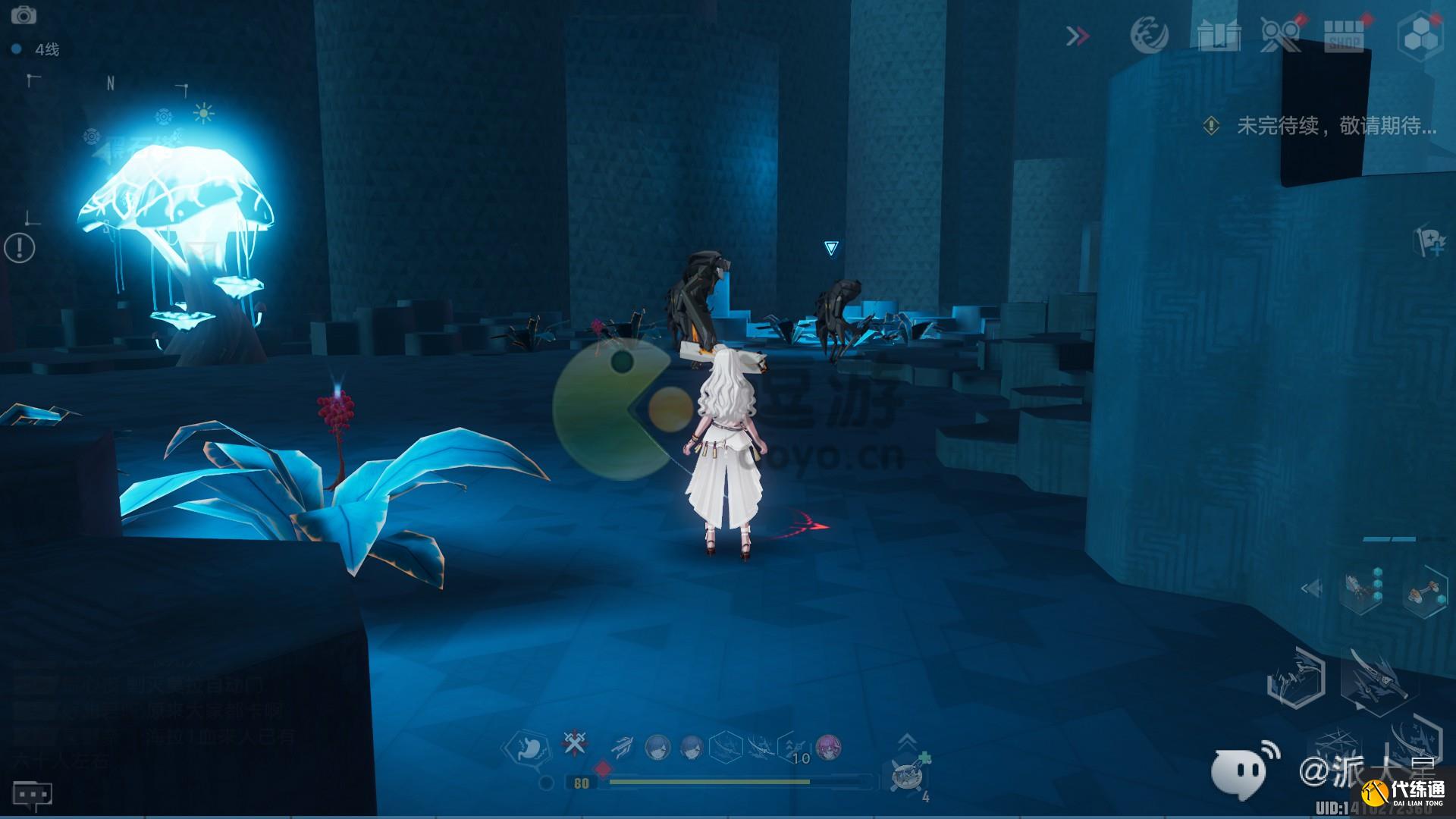Open the flag team-up icon
The image size is (1456, 819).
(x=1431, y=243)
